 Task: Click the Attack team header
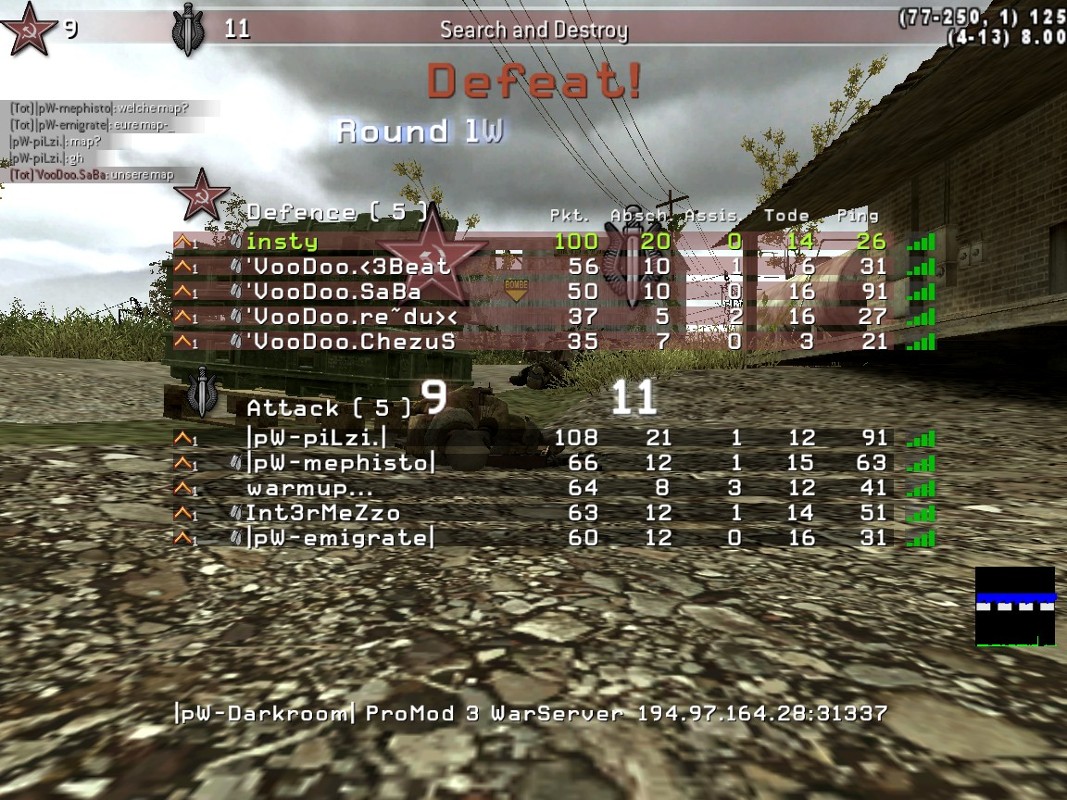point(329,408)
